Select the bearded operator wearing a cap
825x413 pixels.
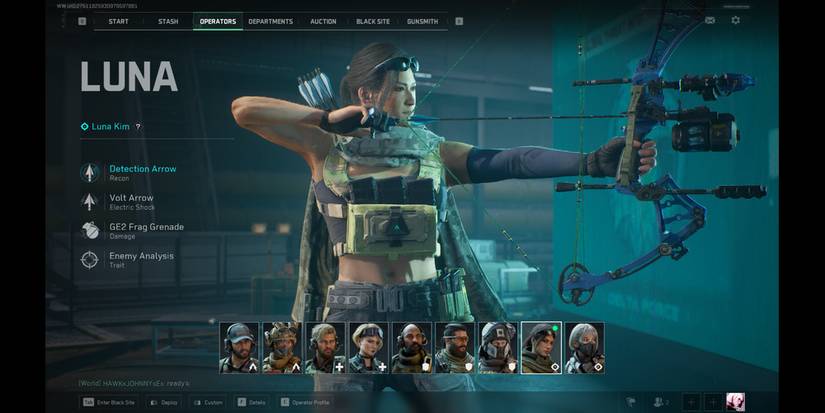[x=239, y=347]
